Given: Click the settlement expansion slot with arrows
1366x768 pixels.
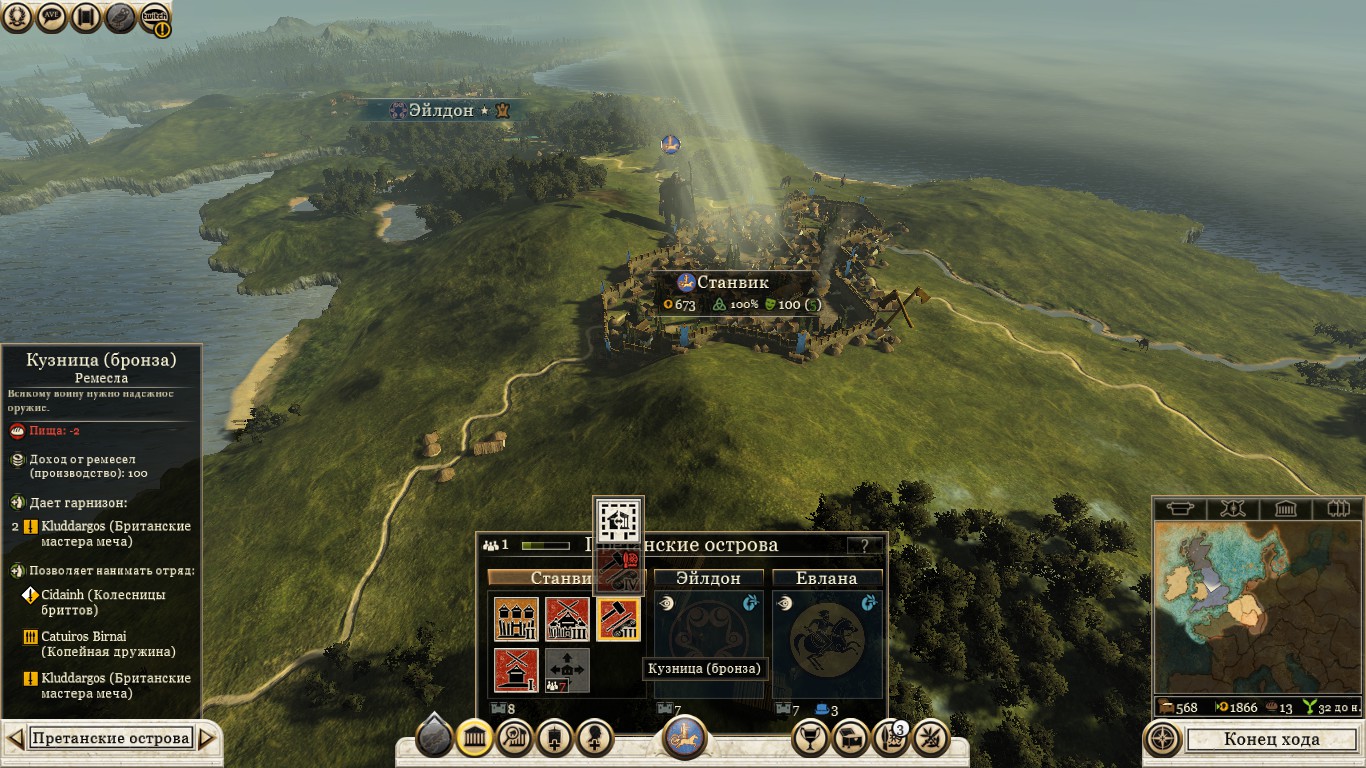Looking at the screenshot, I should [567, 671].
